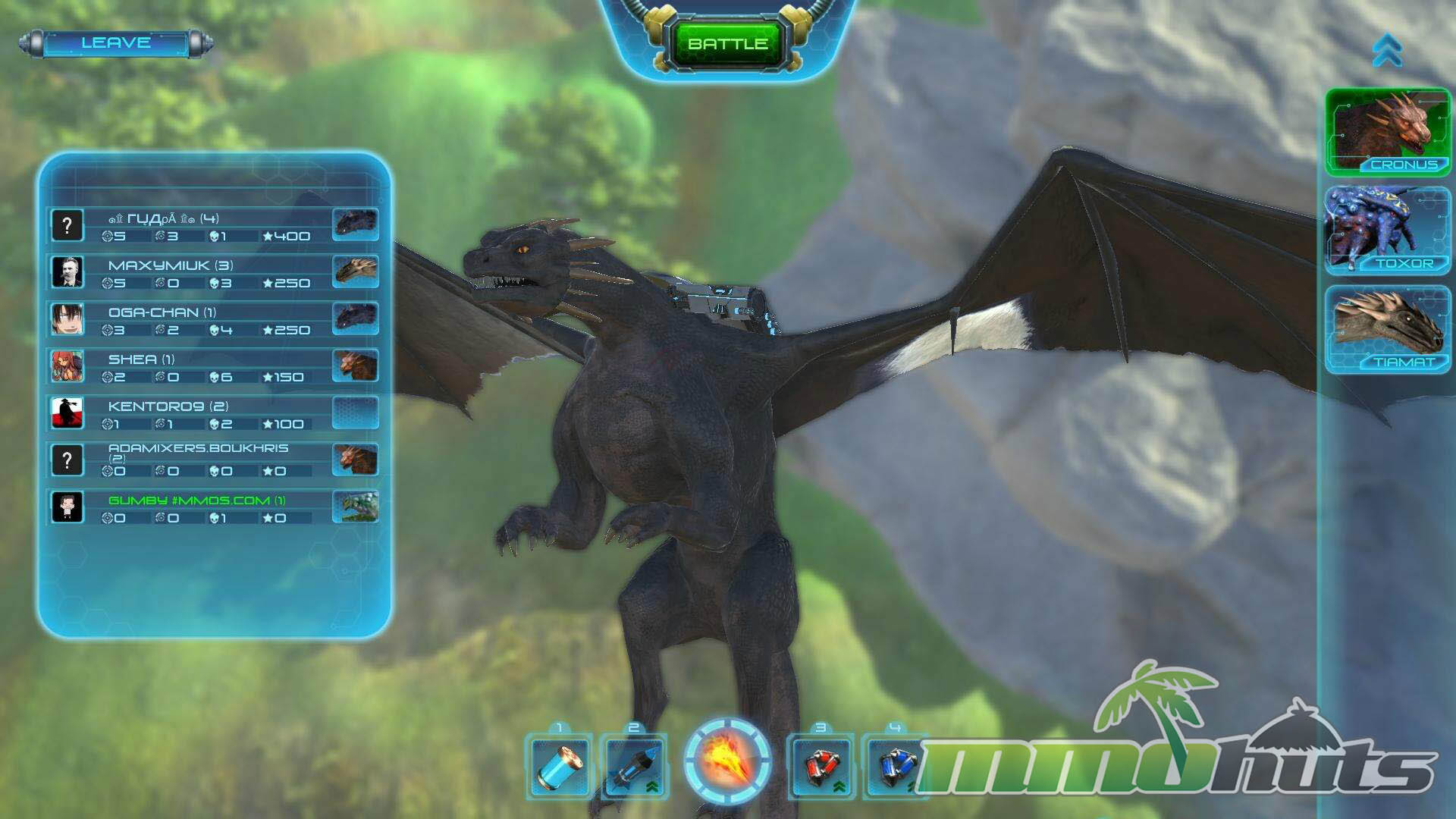Activate the blue battery ability in slot 1
The image size is (1456, 819).
tap(559, 765)
